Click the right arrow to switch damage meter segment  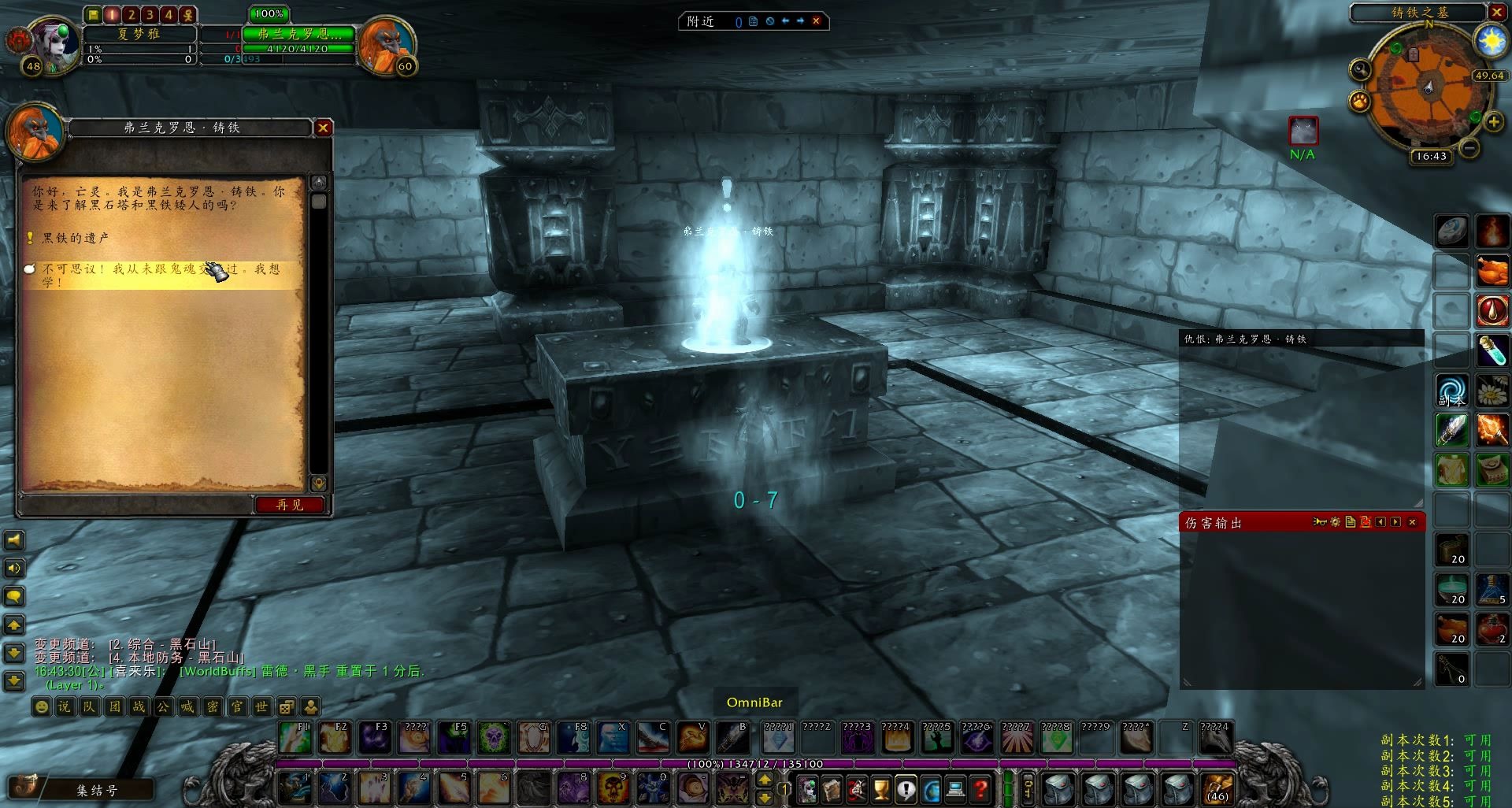coord(1395,522)
